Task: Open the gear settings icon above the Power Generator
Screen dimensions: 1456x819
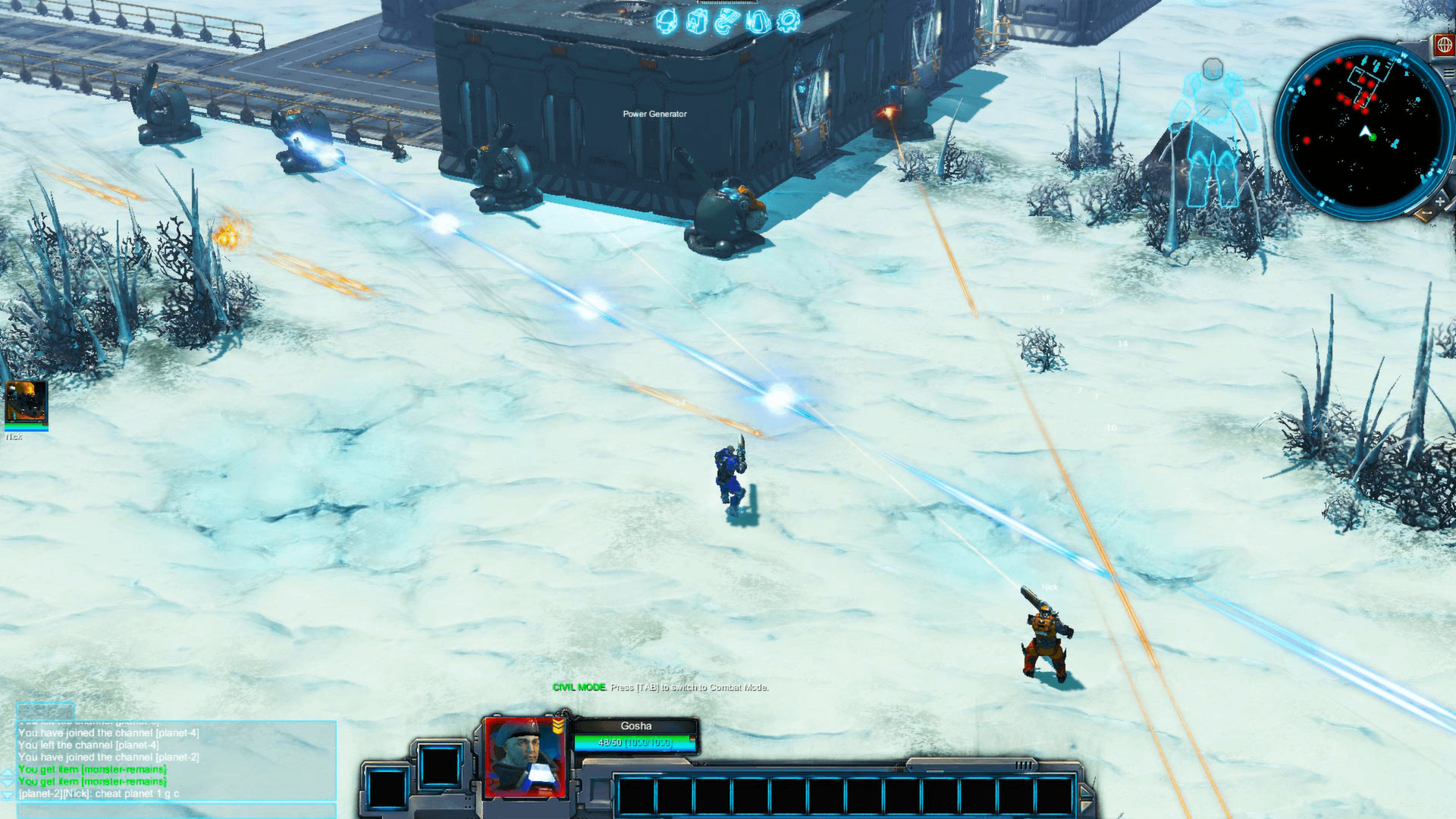Action: coord(789,20)
